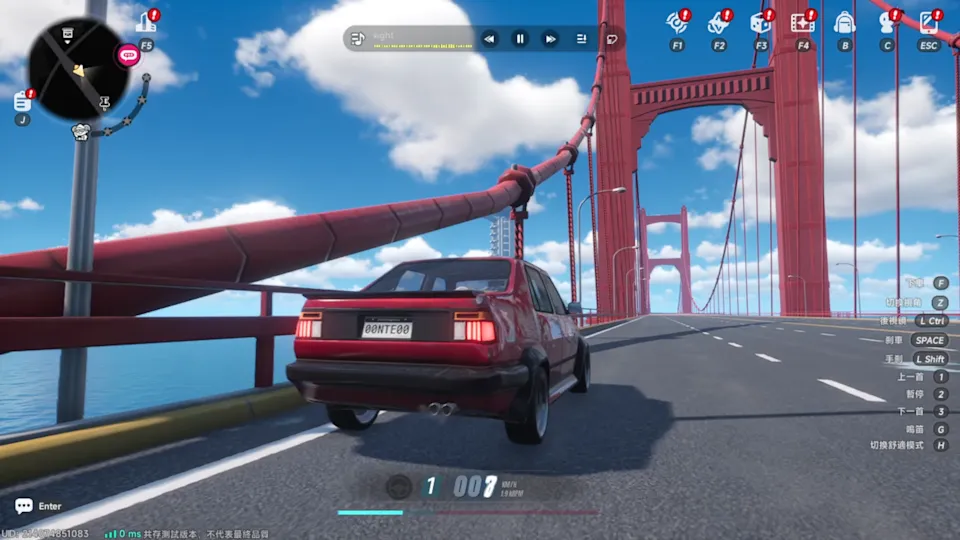Screen dimensions: 960x540
Task: Open the film-strip icon above F4
Action: point(802,22)
